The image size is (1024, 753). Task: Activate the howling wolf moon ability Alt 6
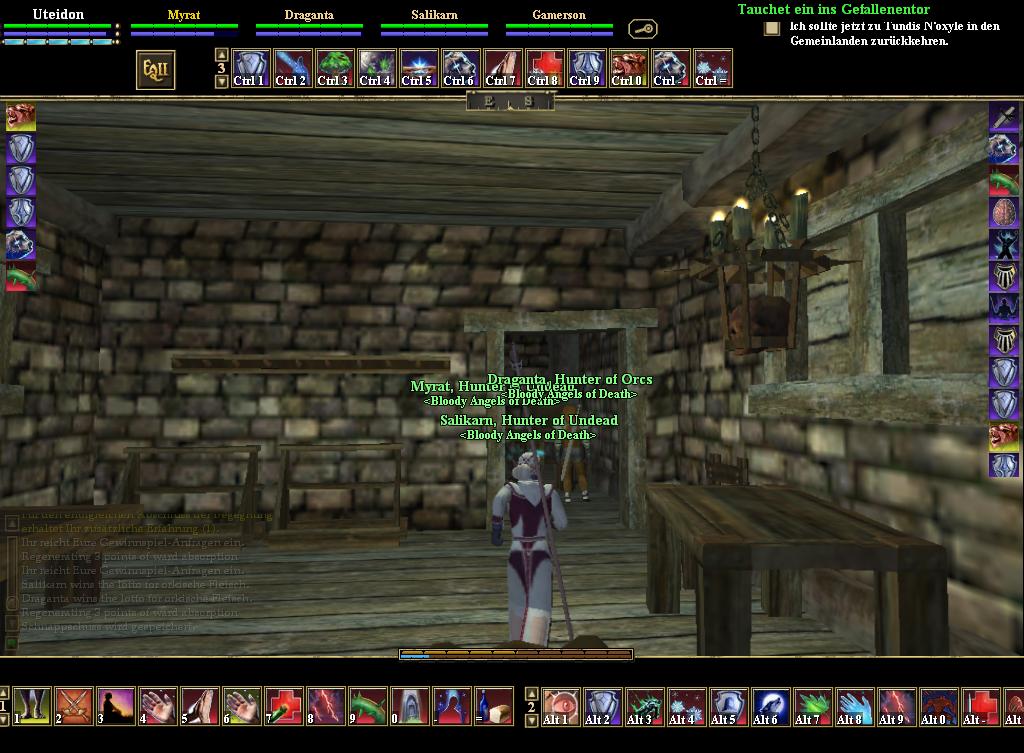tap(769, 705)
